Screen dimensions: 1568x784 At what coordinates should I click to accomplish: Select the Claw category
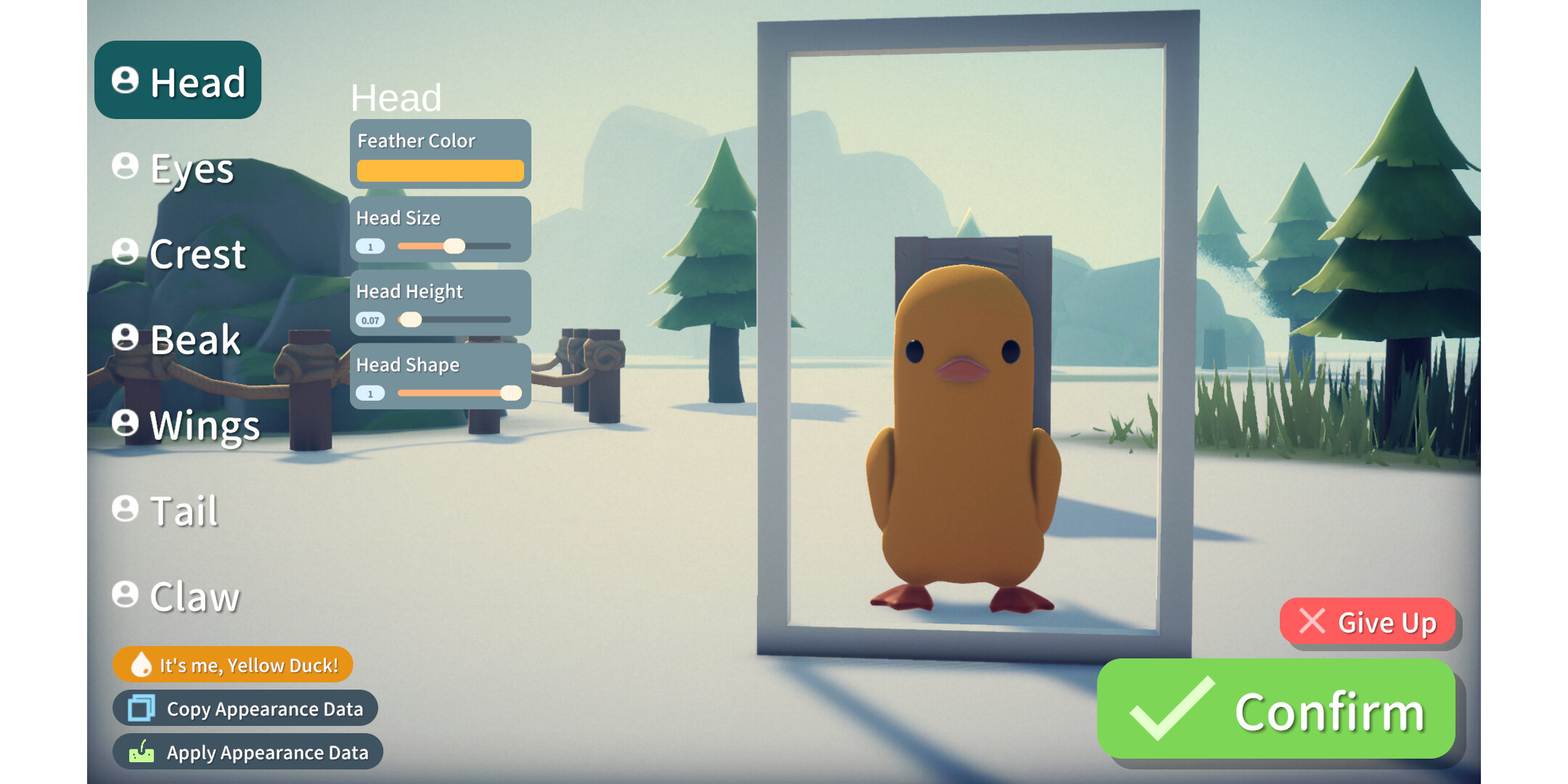(x=176, y=596)
